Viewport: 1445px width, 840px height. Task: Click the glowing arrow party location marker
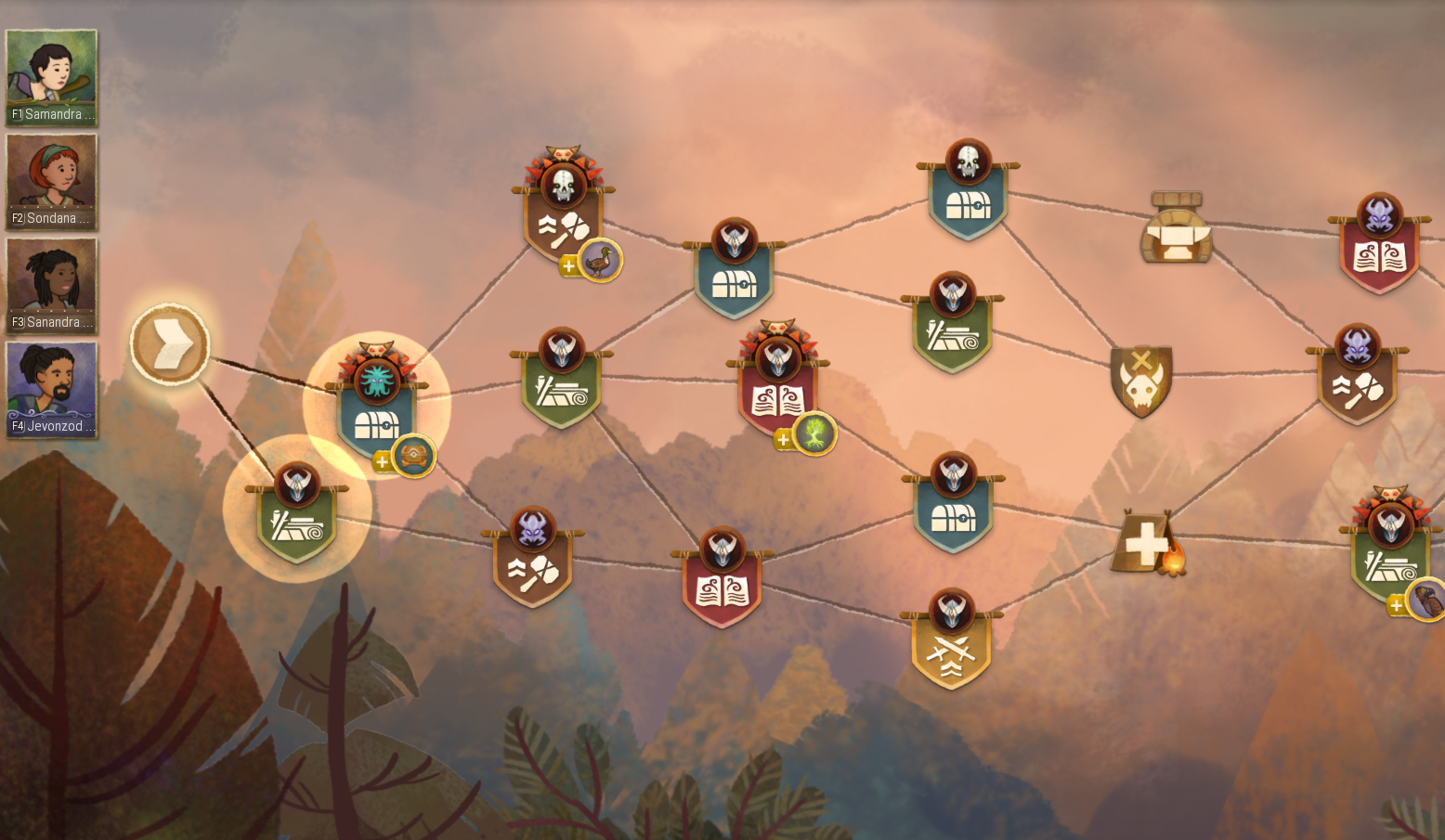point(171,346)
